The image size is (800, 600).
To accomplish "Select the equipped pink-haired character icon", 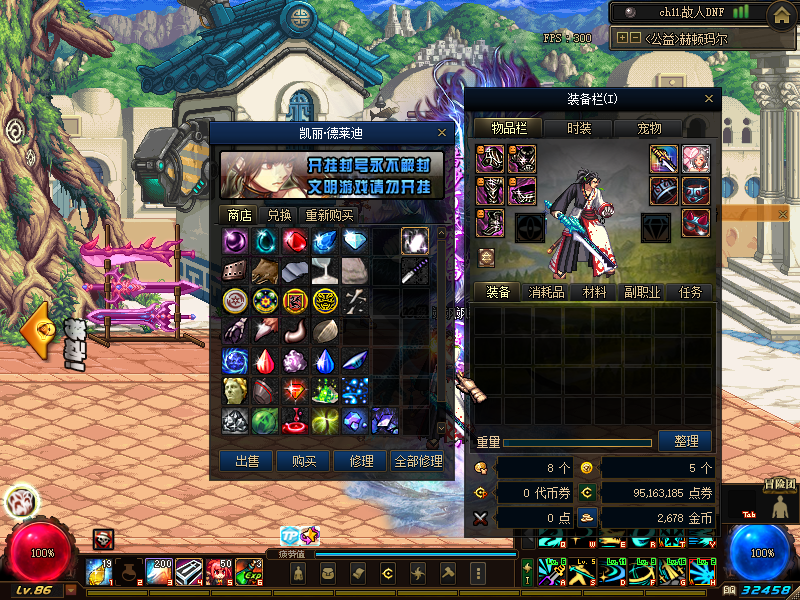I will click(695, 158).
